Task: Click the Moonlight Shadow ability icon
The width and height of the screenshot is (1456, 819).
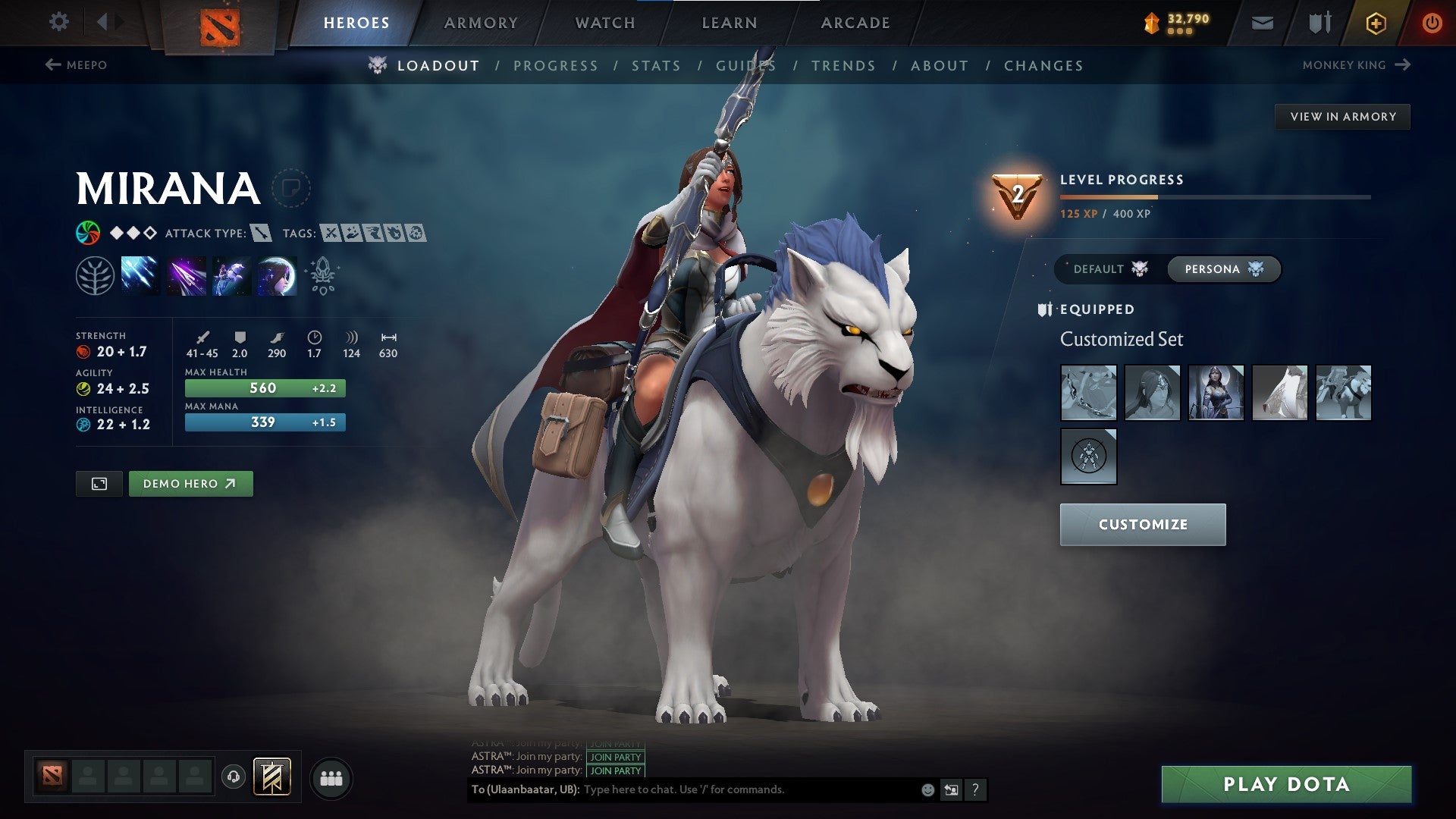Action: 276,275
